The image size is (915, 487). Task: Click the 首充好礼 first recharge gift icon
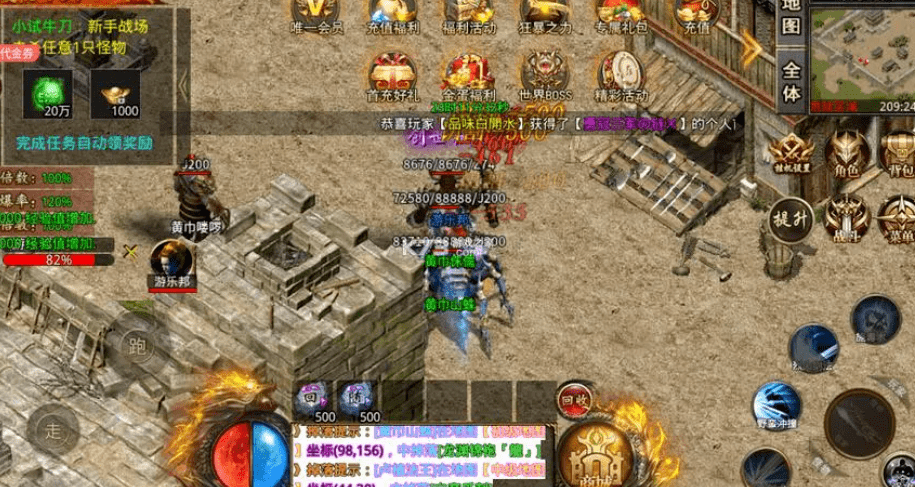point(392,77)
